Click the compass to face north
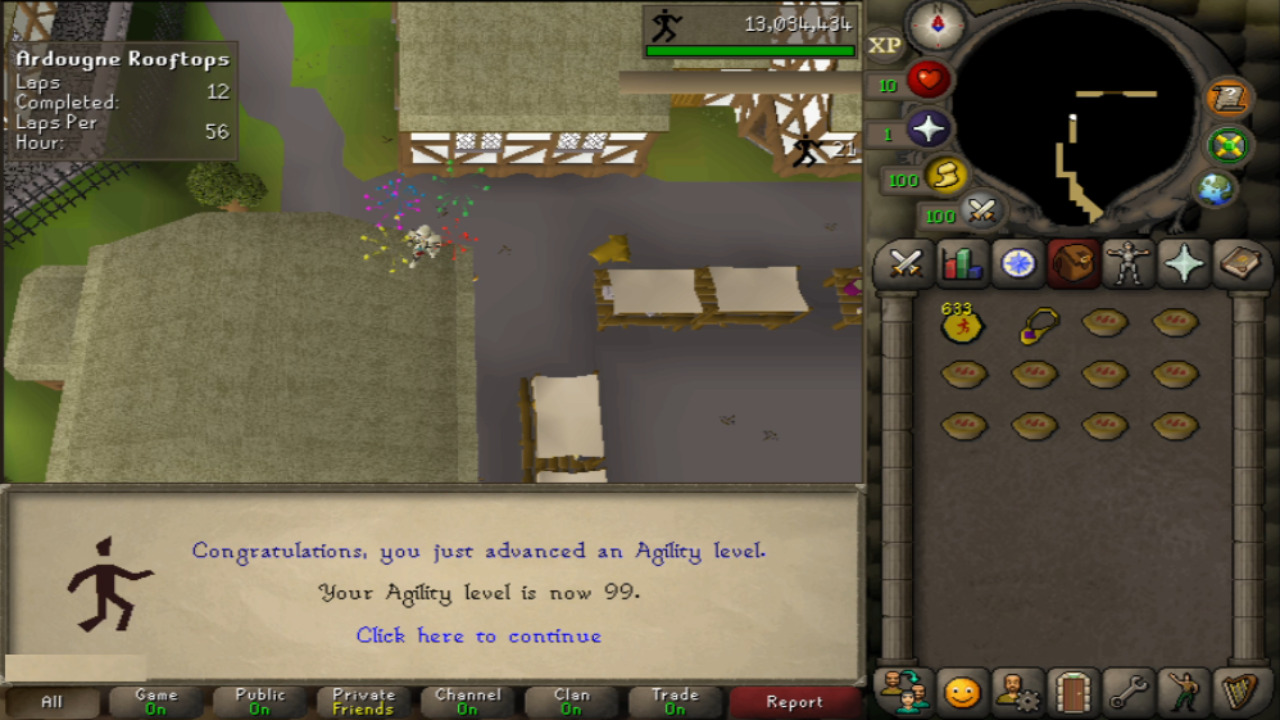Screen dimensions: 1280x720 pyautogui.click(x=936, y=26)
